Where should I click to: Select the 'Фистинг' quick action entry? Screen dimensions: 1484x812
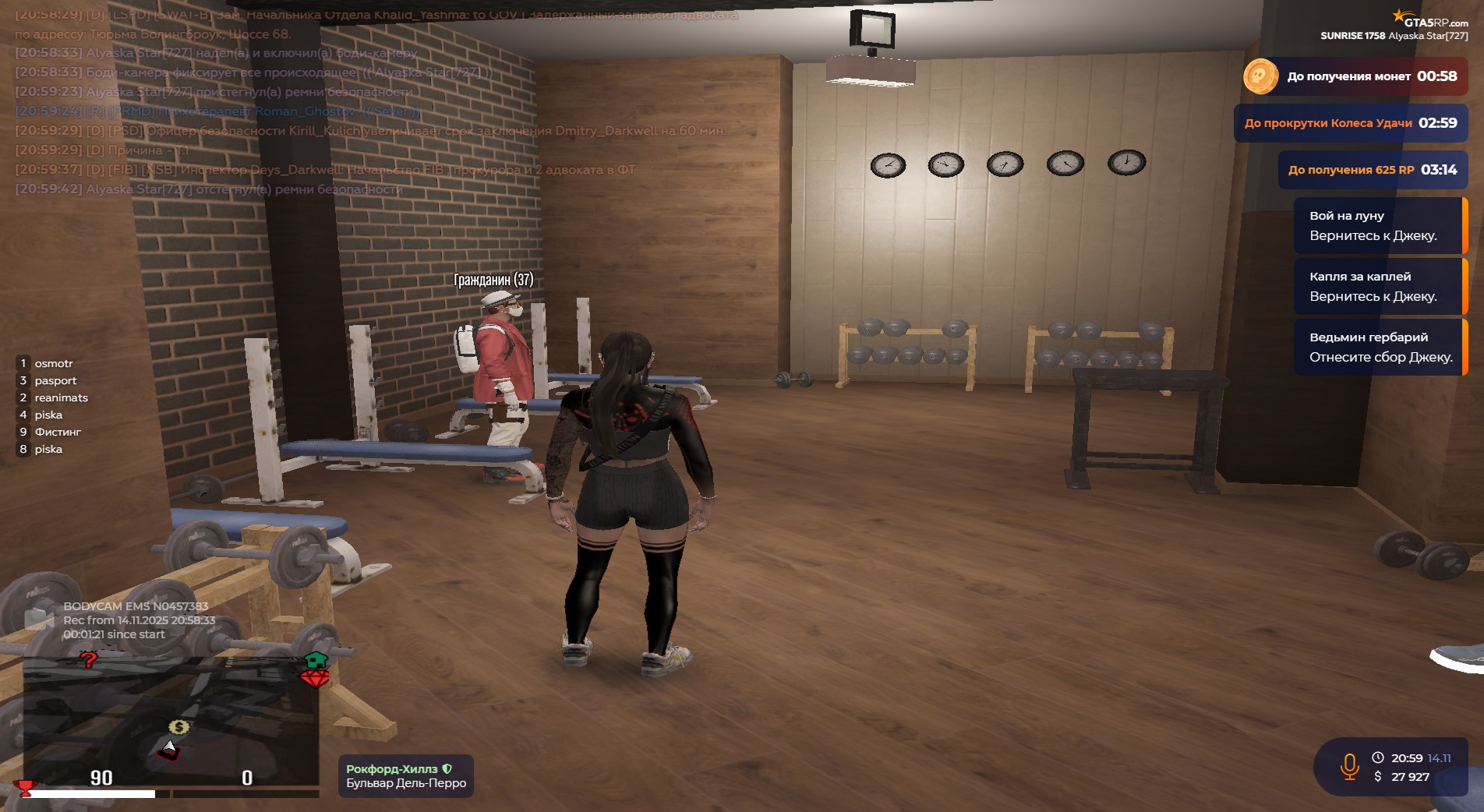coord(57,432)
